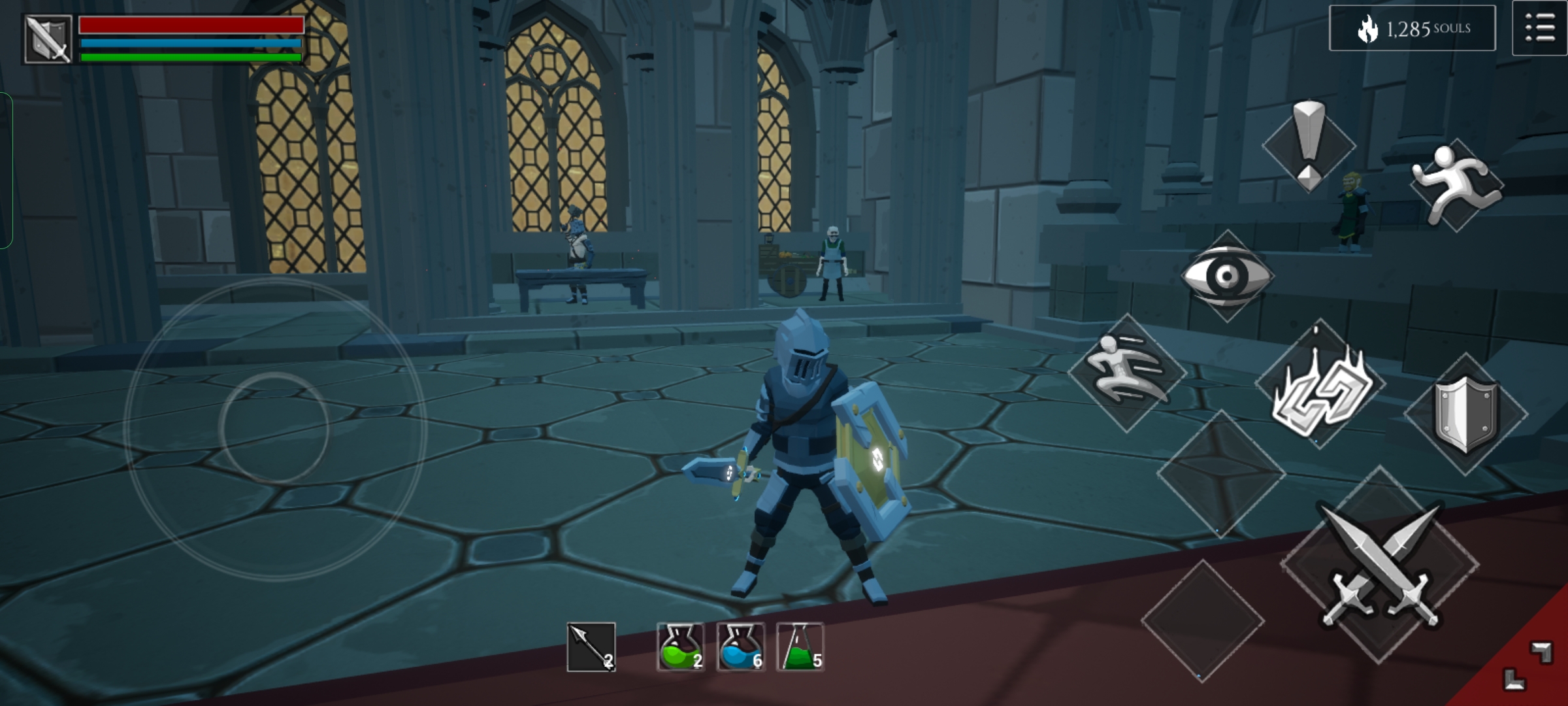Viewport: 1568px width, 706px height.
Task: Use the round green potion
Action: (x=680, y=647)
